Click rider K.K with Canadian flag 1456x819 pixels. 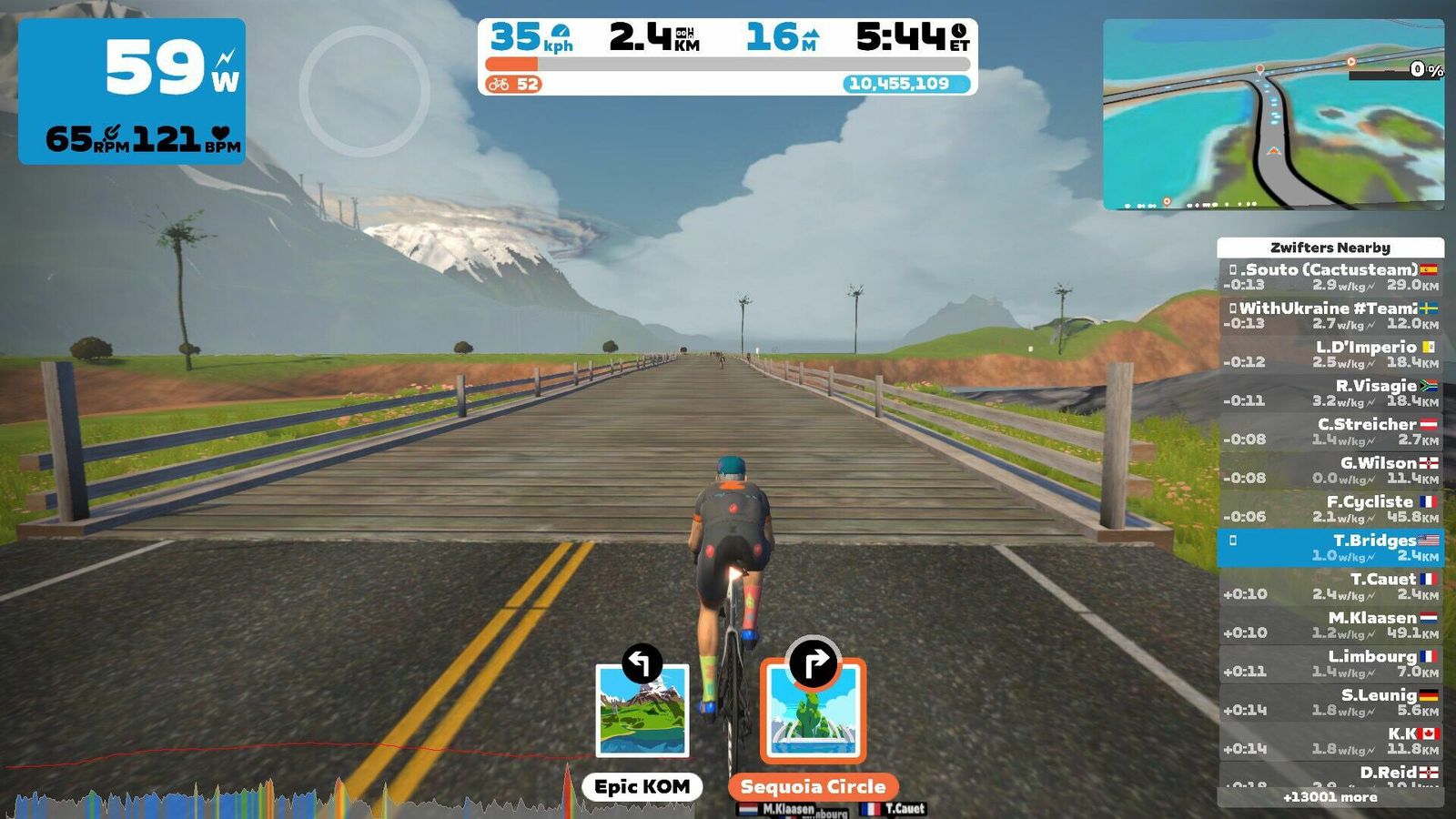pyautogui.click(x=1330, y=741)
